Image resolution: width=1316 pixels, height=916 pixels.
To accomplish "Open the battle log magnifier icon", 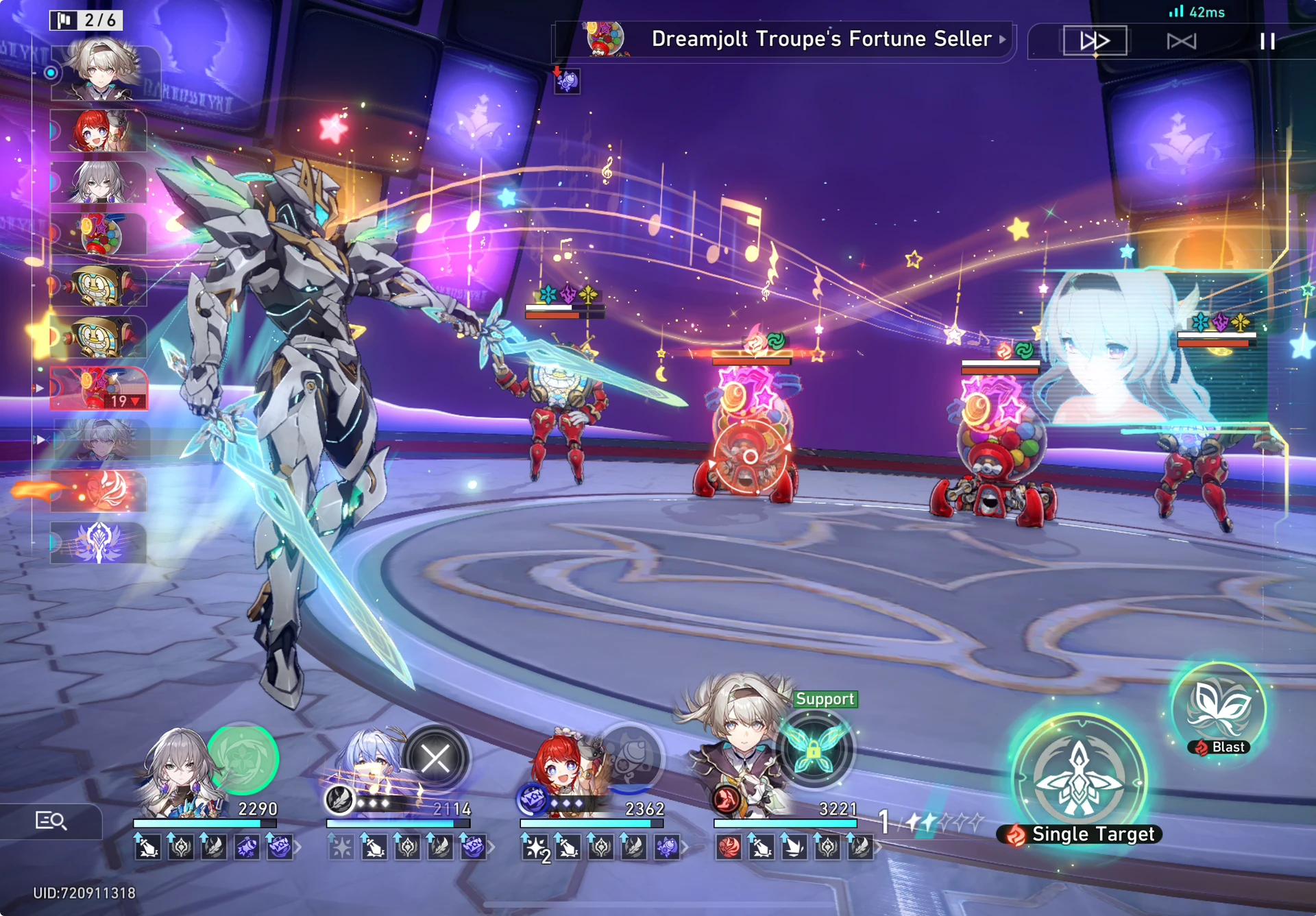I will point(51,820).
